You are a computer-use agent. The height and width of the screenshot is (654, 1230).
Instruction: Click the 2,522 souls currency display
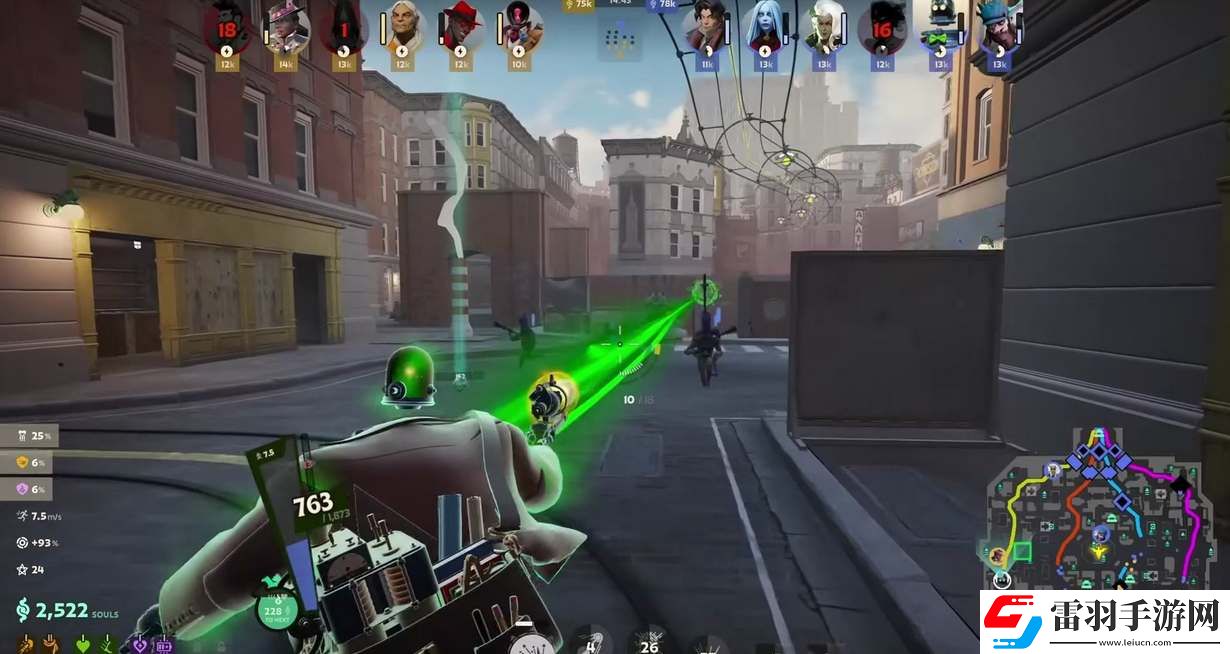pyautogui.click(x=66, y=610)
